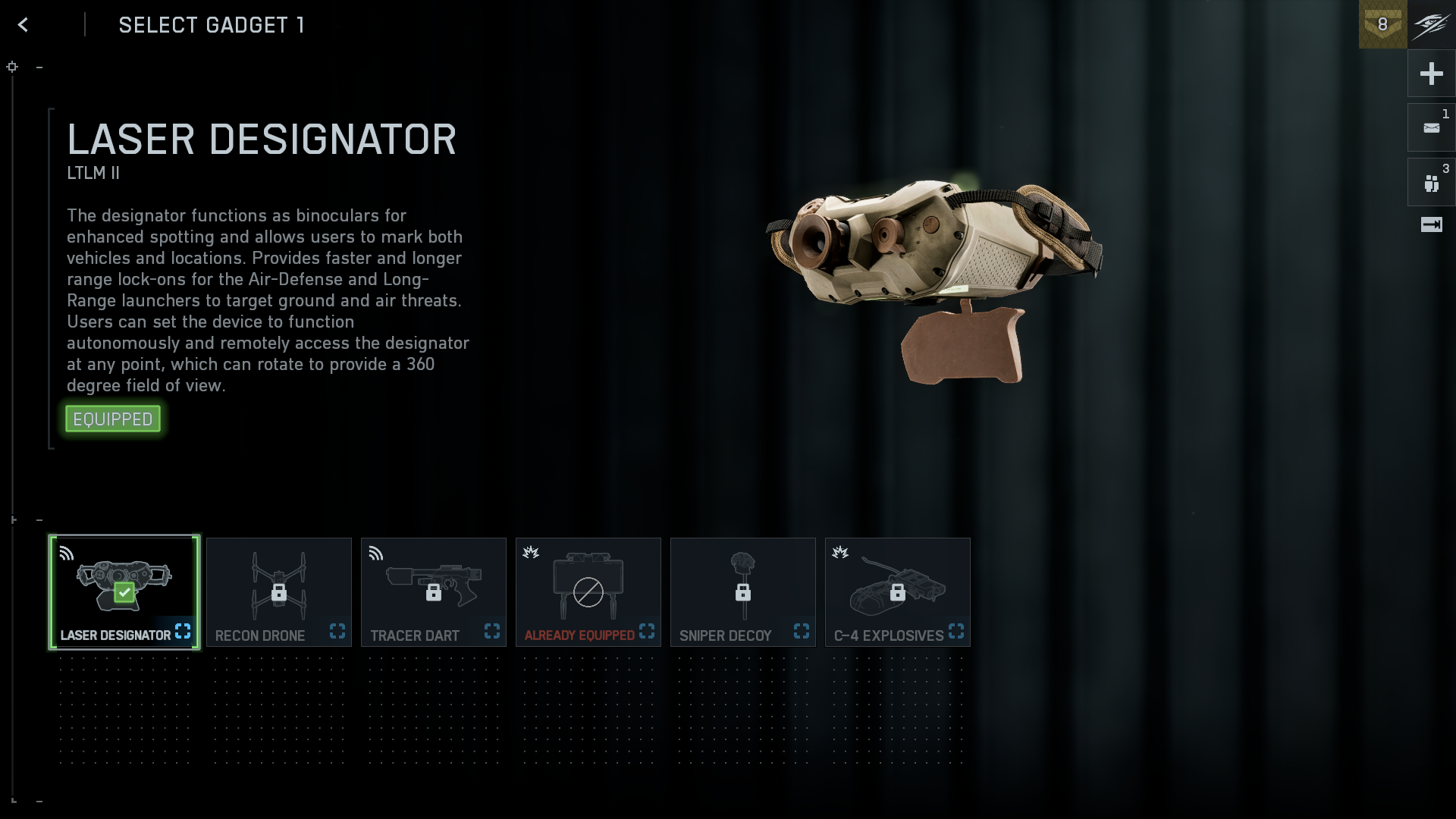Viewport: 1456px width, 819px height.
Task: Click the fullscreen icon on Sniper Decoy tile
Action: coord(802,631)
